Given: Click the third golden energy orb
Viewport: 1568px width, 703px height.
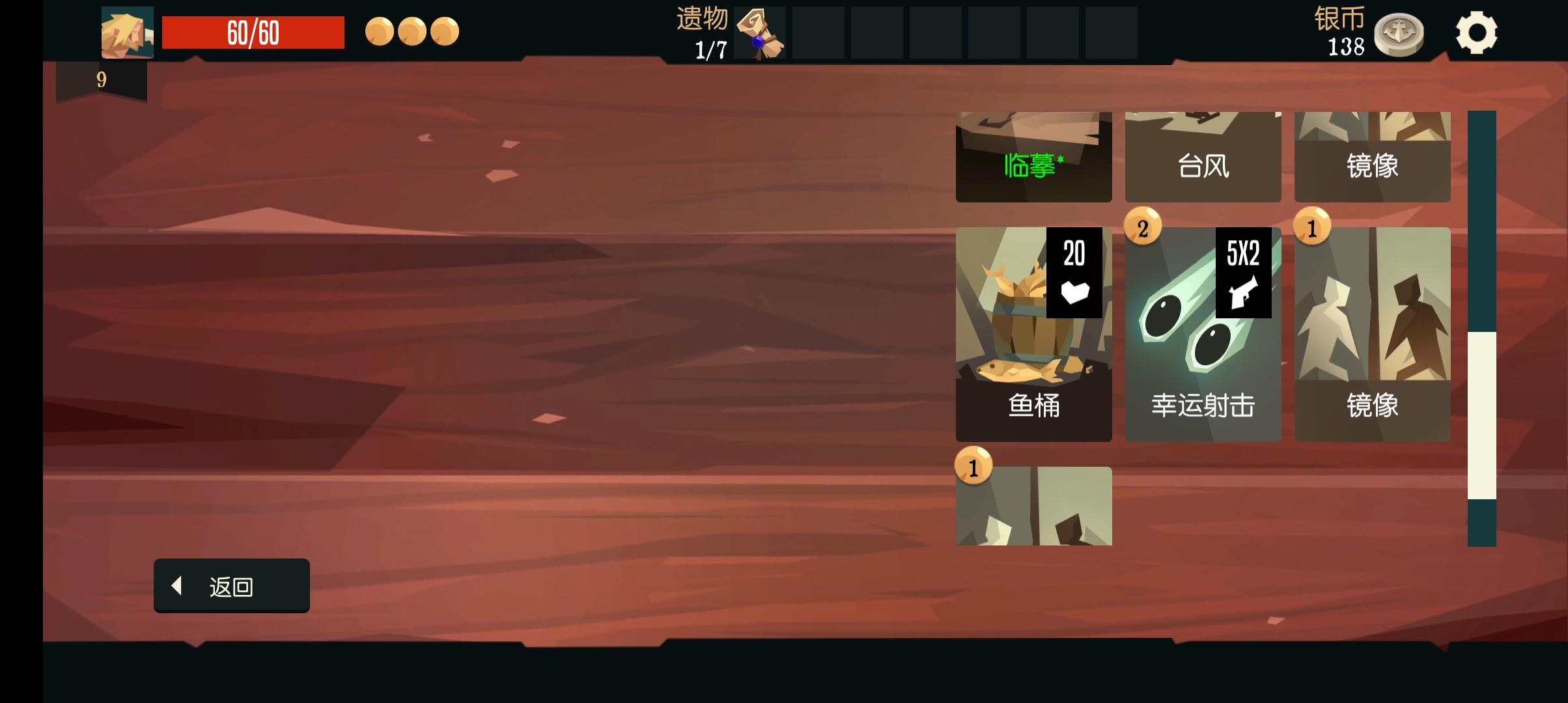Looking at the screenshot, I should (x=446, y=31).
